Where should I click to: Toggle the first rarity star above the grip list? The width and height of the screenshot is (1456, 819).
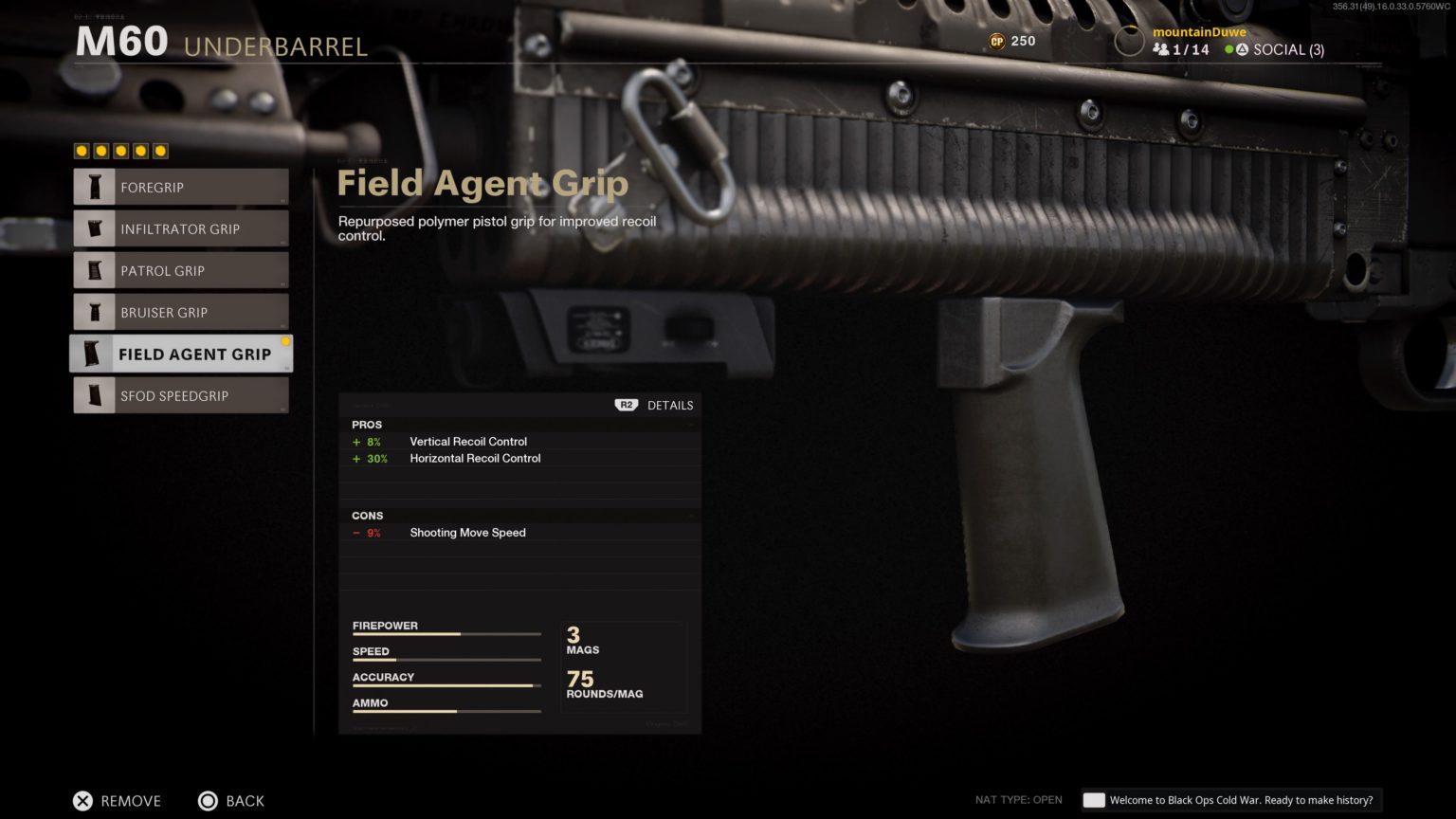coord(80,150)
